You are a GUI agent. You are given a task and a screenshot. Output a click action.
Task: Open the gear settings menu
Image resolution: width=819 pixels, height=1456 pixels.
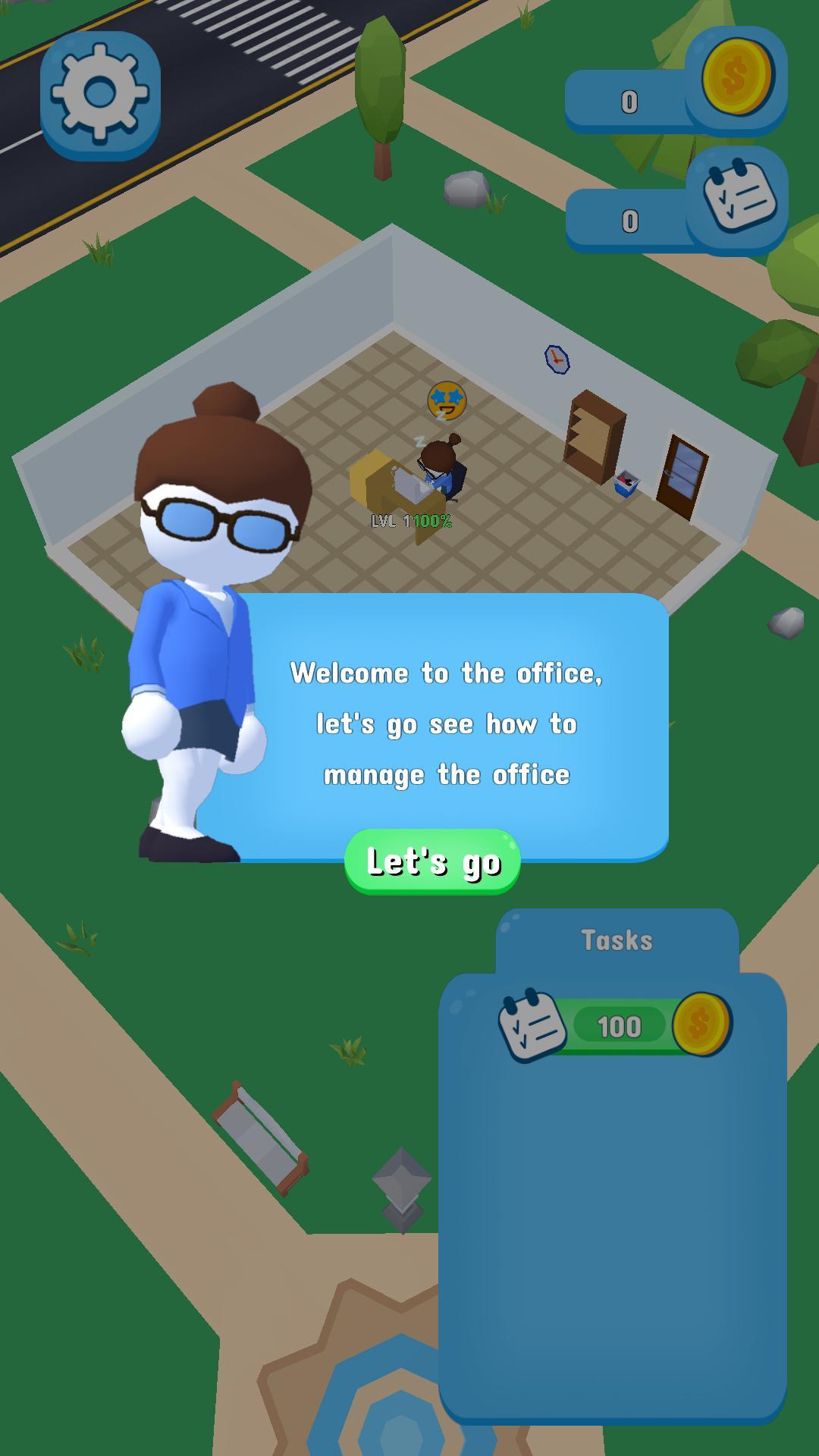pyautogui.click(x=99, y=94)
